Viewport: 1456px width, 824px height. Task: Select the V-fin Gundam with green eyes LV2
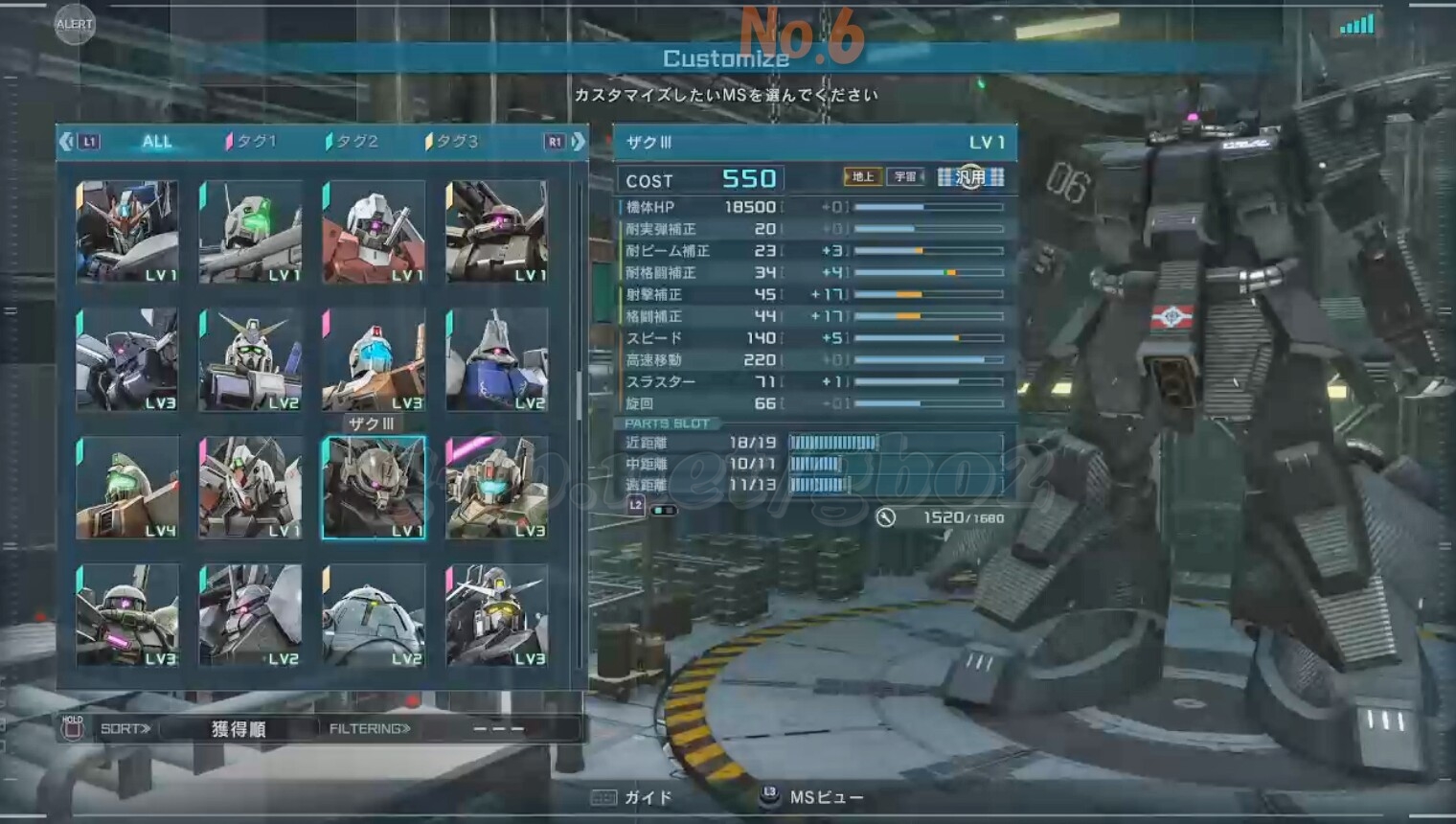click(250, 360)
